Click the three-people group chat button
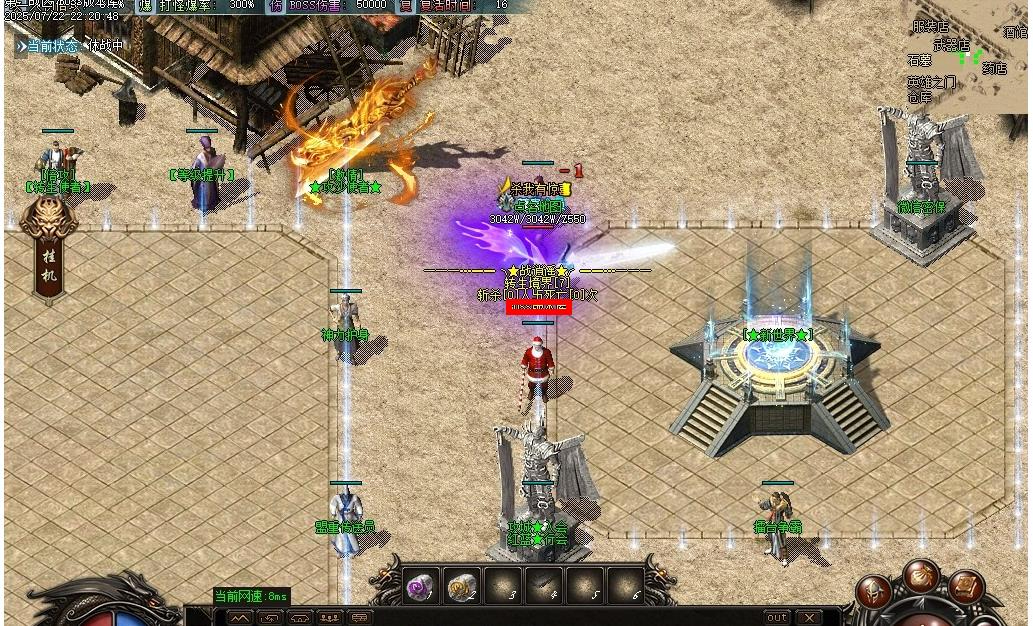The width and height of the screenshot is (1033, 626). (x=330, y=617)
